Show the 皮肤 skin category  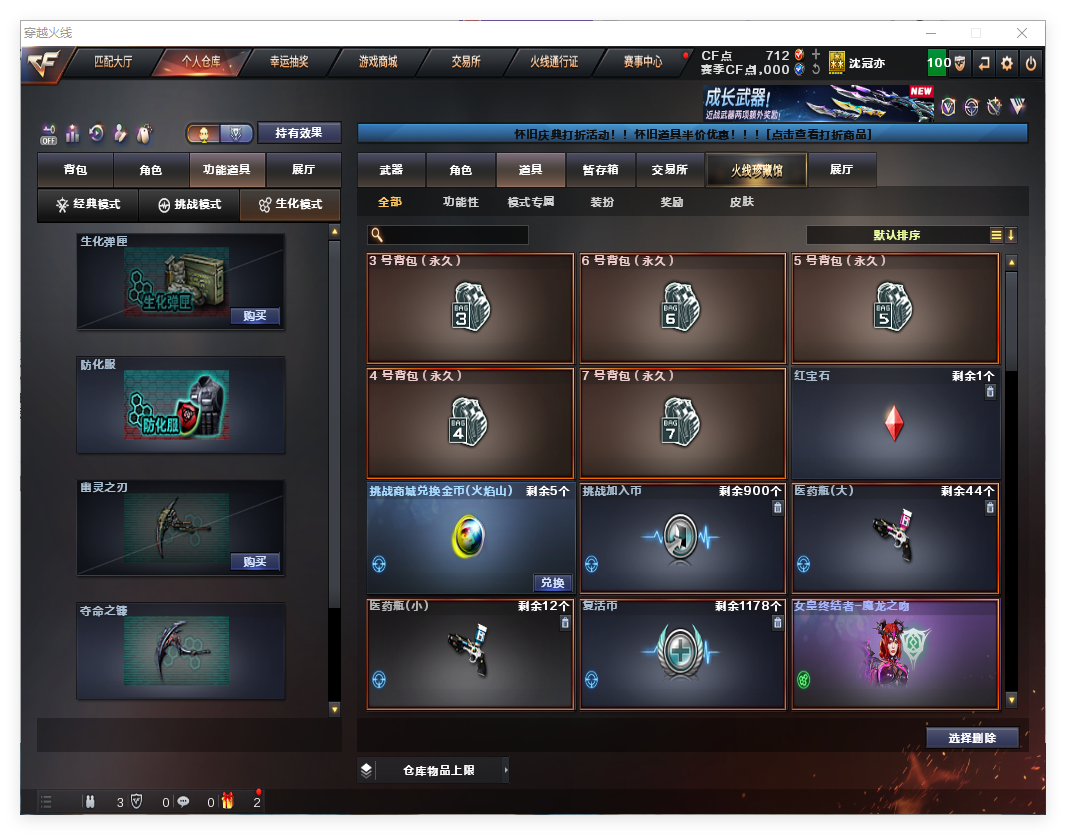(x=742, y=202)
